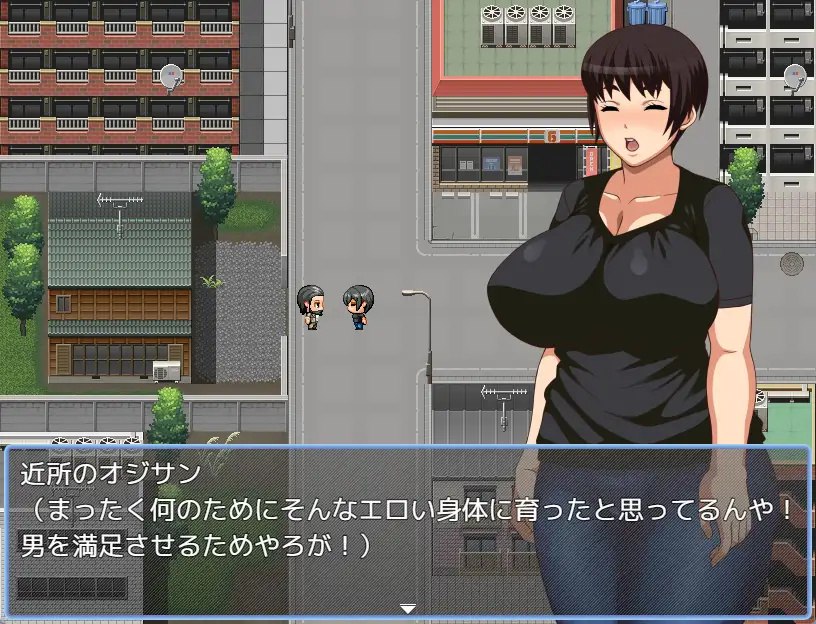Click the dialogue continue arrow indicator
This screenshot has width=816, height=624.
tap(407, 607)
